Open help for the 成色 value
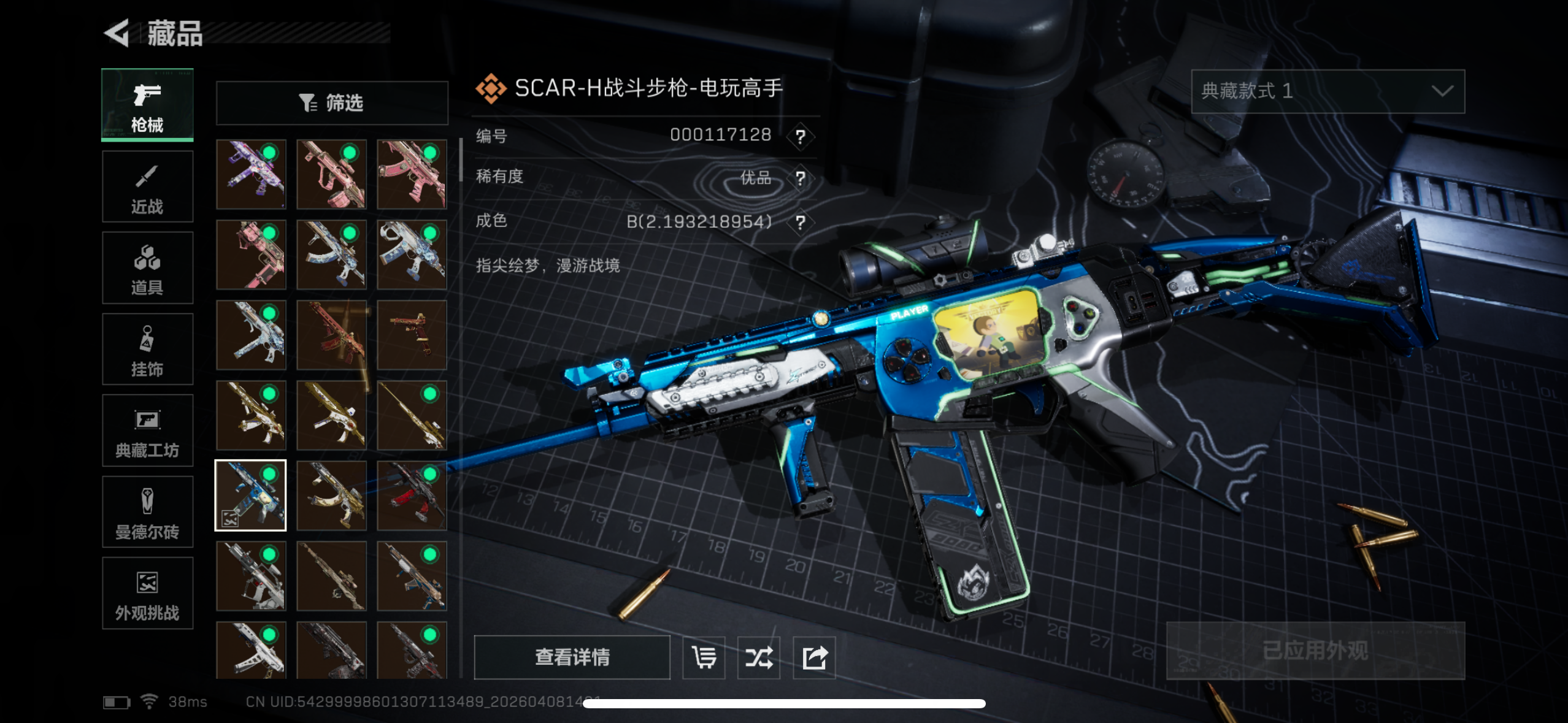1568x723 pixels. click(799, 222)
